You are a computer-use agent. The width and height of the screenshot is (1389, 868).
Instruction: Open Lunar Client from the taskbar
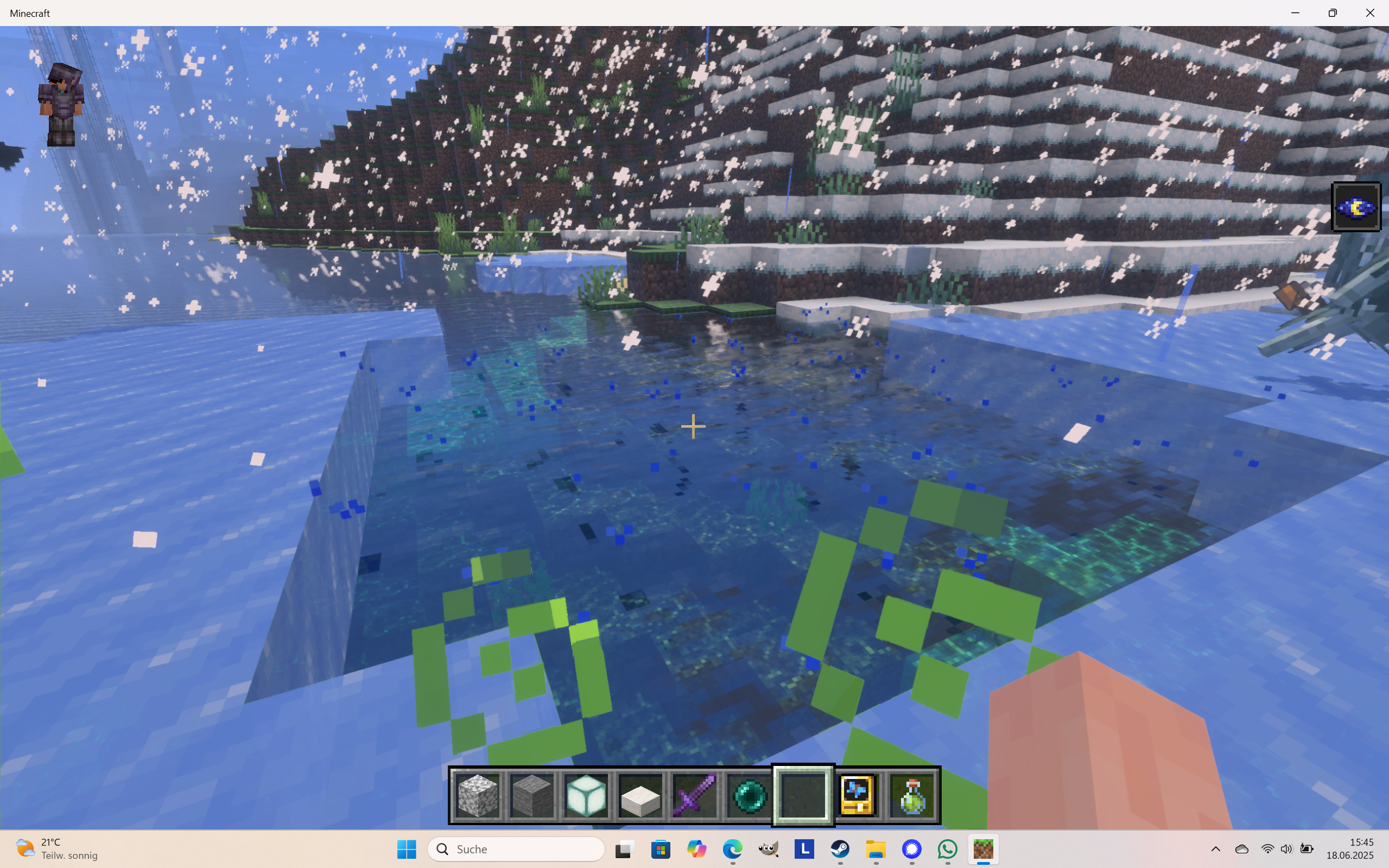(805, 850)
